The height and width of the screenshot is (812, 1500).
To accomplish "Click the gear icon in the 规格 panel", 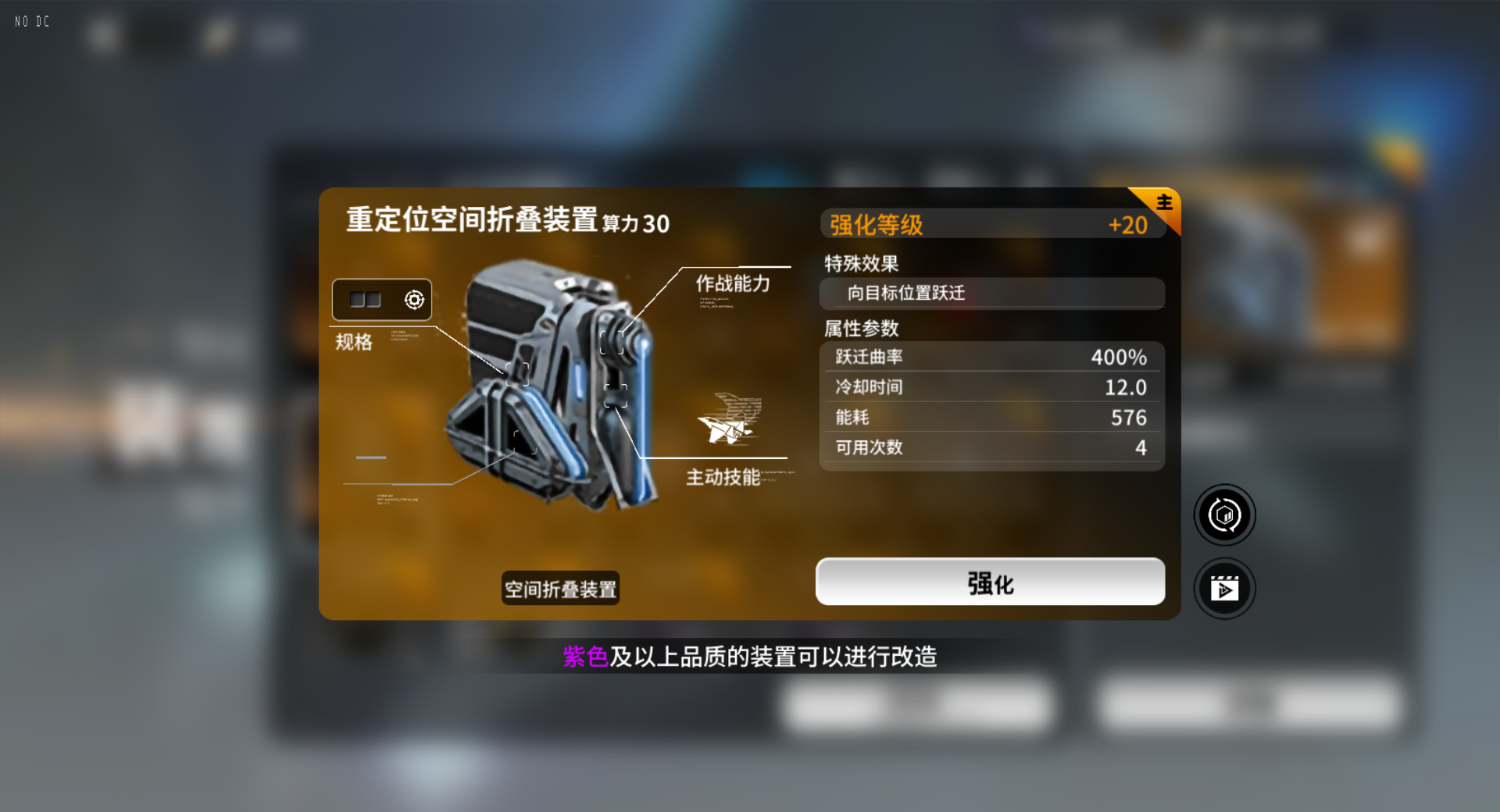I will 416,299.
